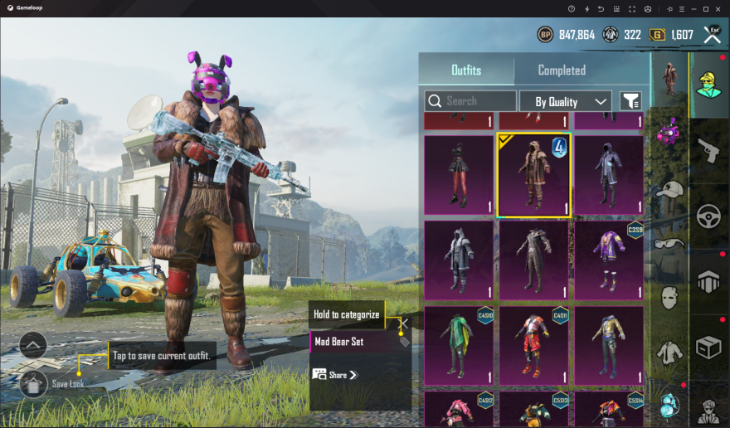Screen dimensions: 730x428
Task: Open the pistol weapon skins category
Action: click(x=709, y=150)
